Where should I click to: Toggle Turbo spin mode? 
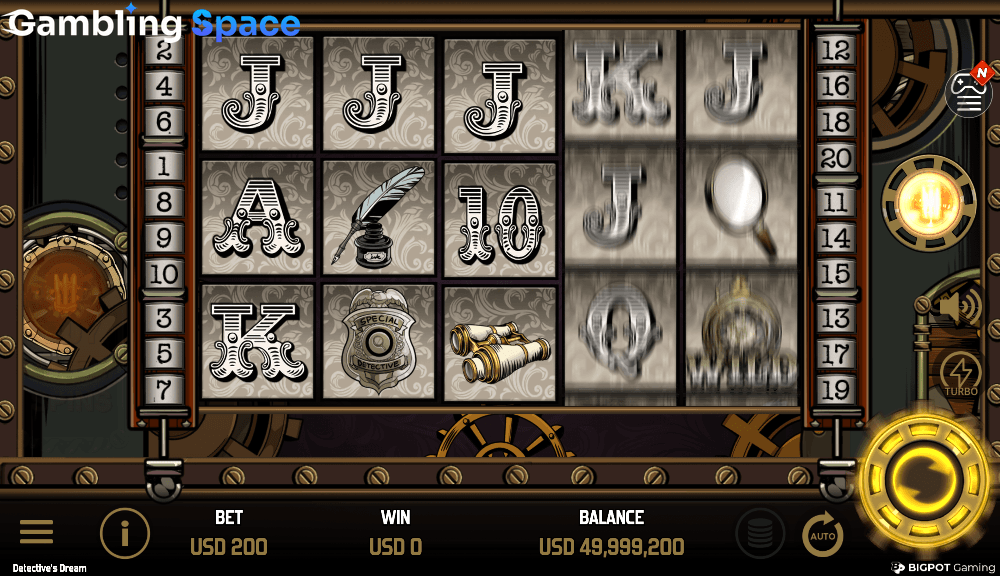pyautogui.click(x=960, y=375)
